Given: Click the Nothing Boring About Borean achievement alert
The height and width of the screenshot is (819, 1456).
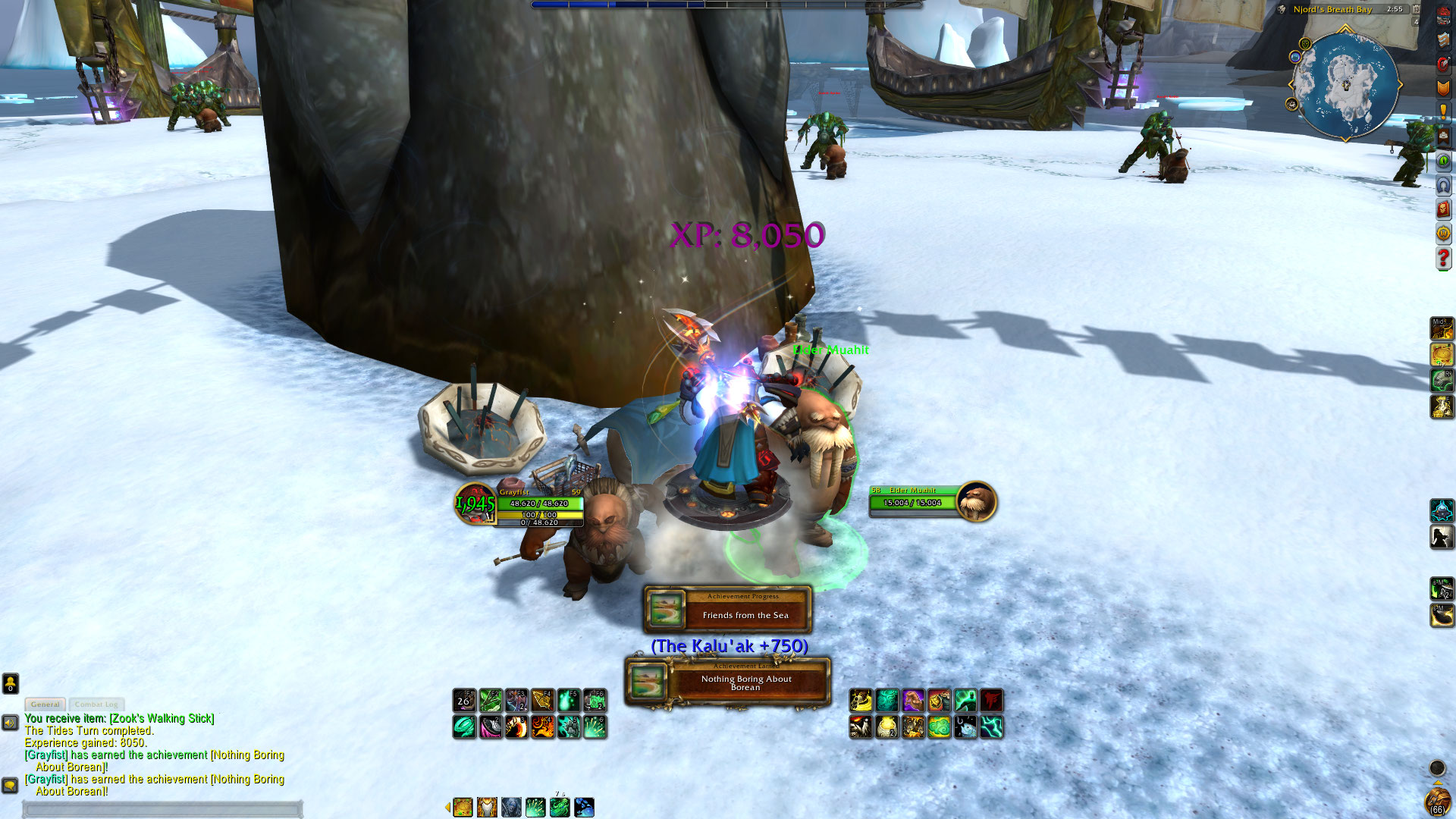Looking at the screenshot, I should tap(728, 682).
